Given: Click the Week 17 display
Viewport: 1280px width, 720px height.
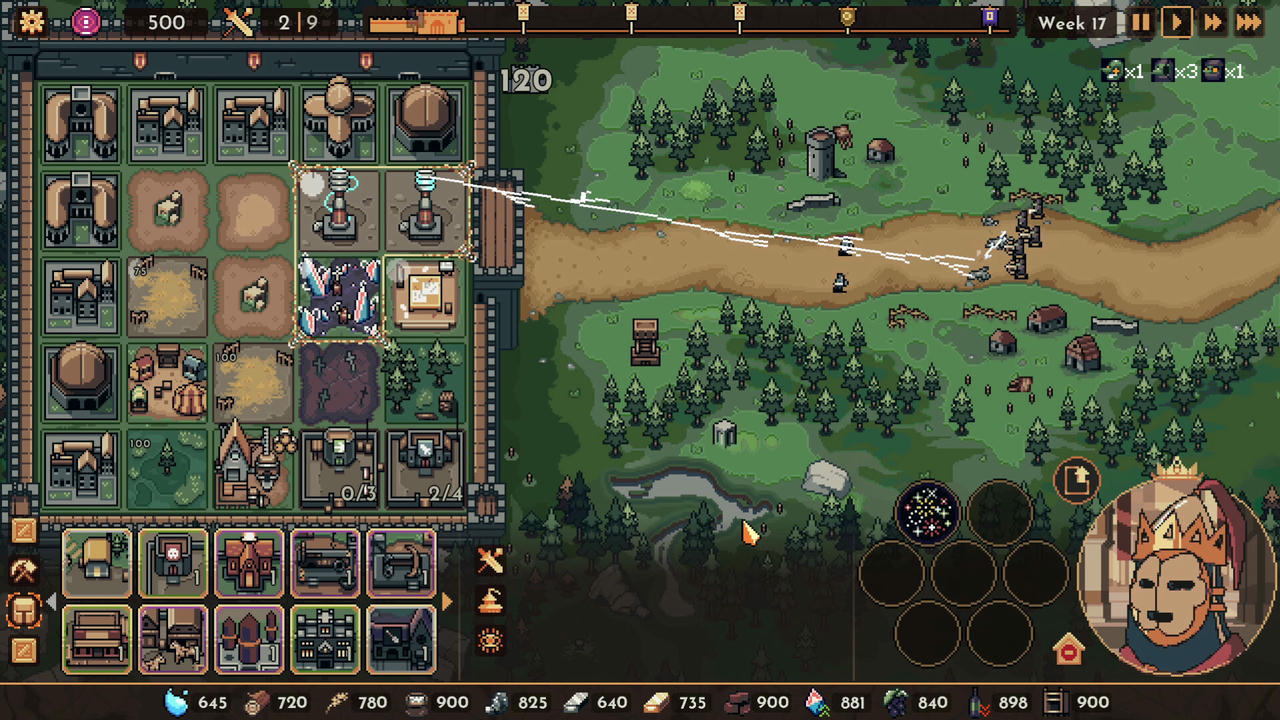Looking at the screenshot, I should pos(1072,22).
